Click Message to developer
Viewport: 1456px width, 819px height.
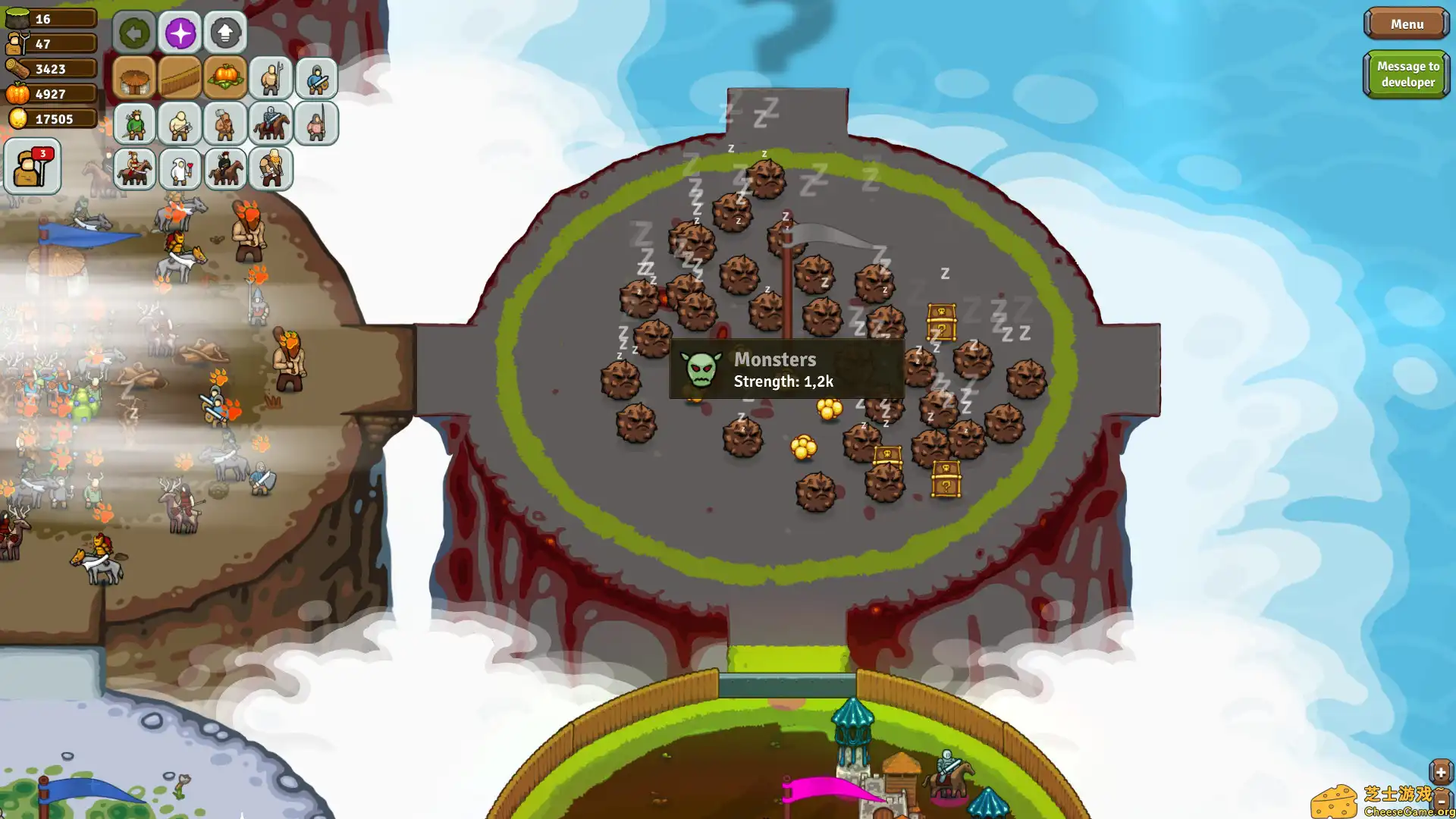point(1407,74)
